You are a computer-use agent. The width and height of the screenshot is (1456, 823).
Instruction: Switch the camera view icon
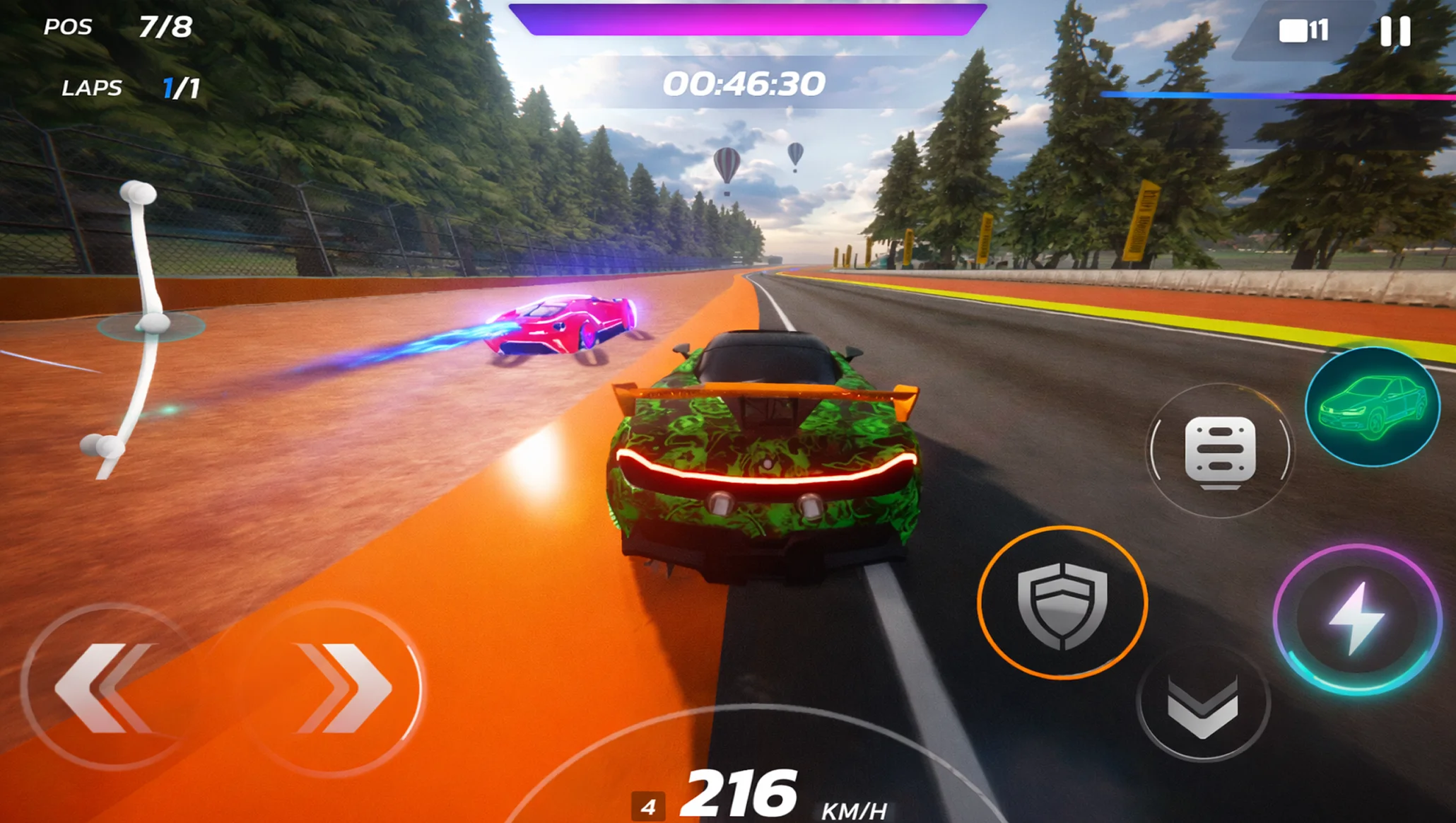[1302, 31]
